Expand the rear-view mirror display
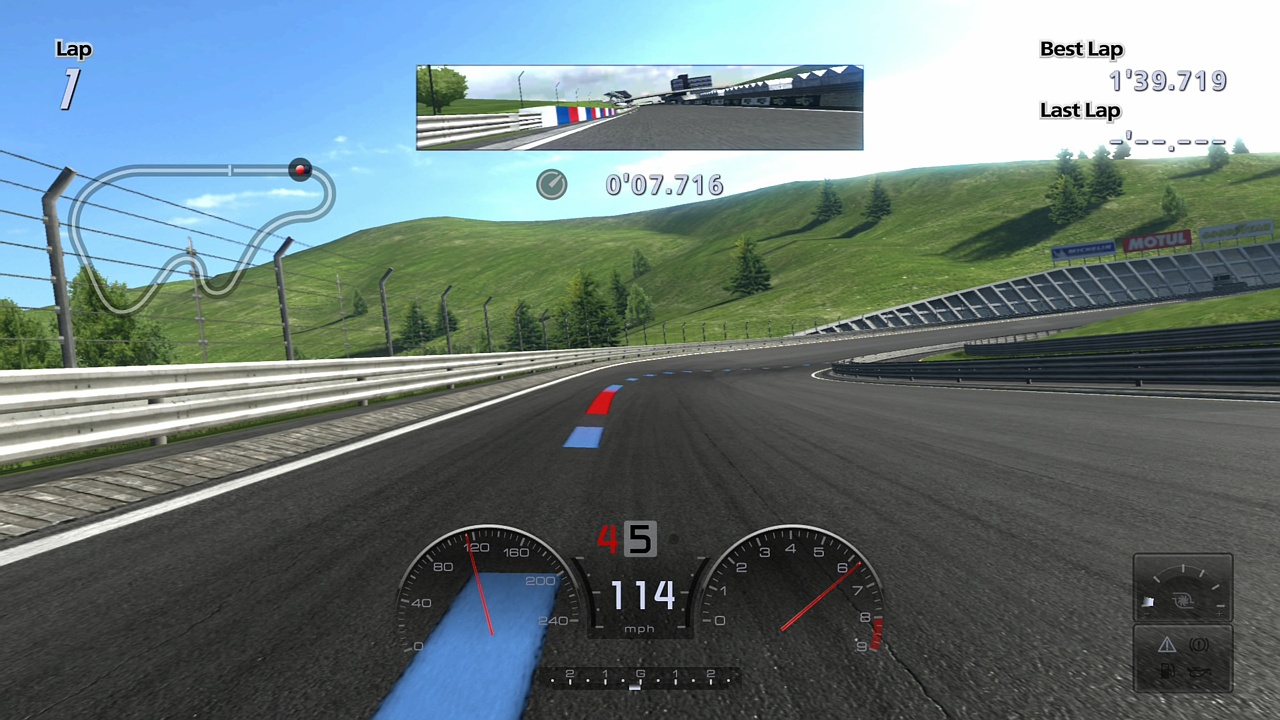This screenshot has width=1280, height=720. pyautogui.click(x=639, y=105)
